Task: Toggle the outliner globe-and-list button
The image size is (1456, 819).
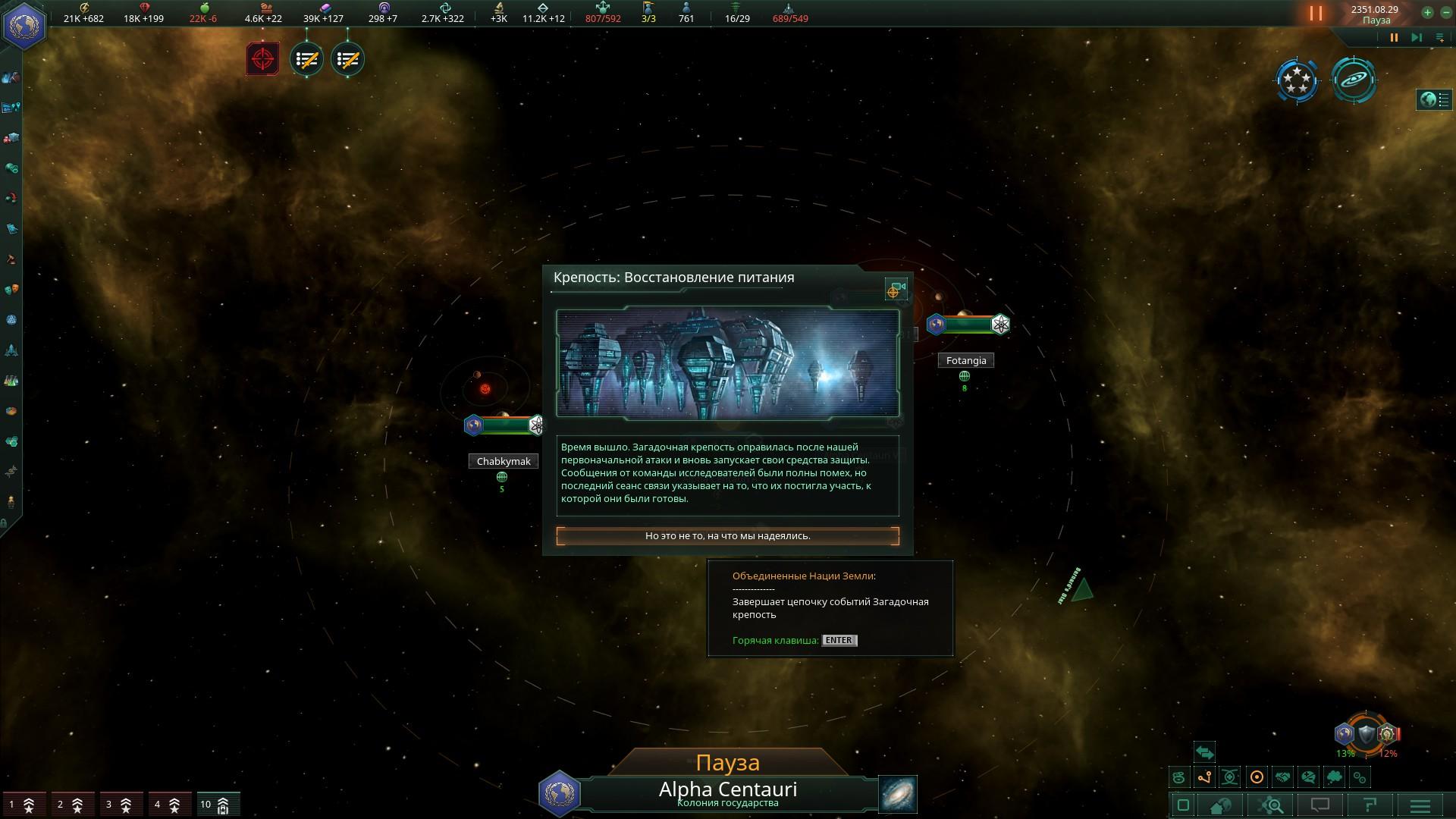Action: coord(1433,99)
